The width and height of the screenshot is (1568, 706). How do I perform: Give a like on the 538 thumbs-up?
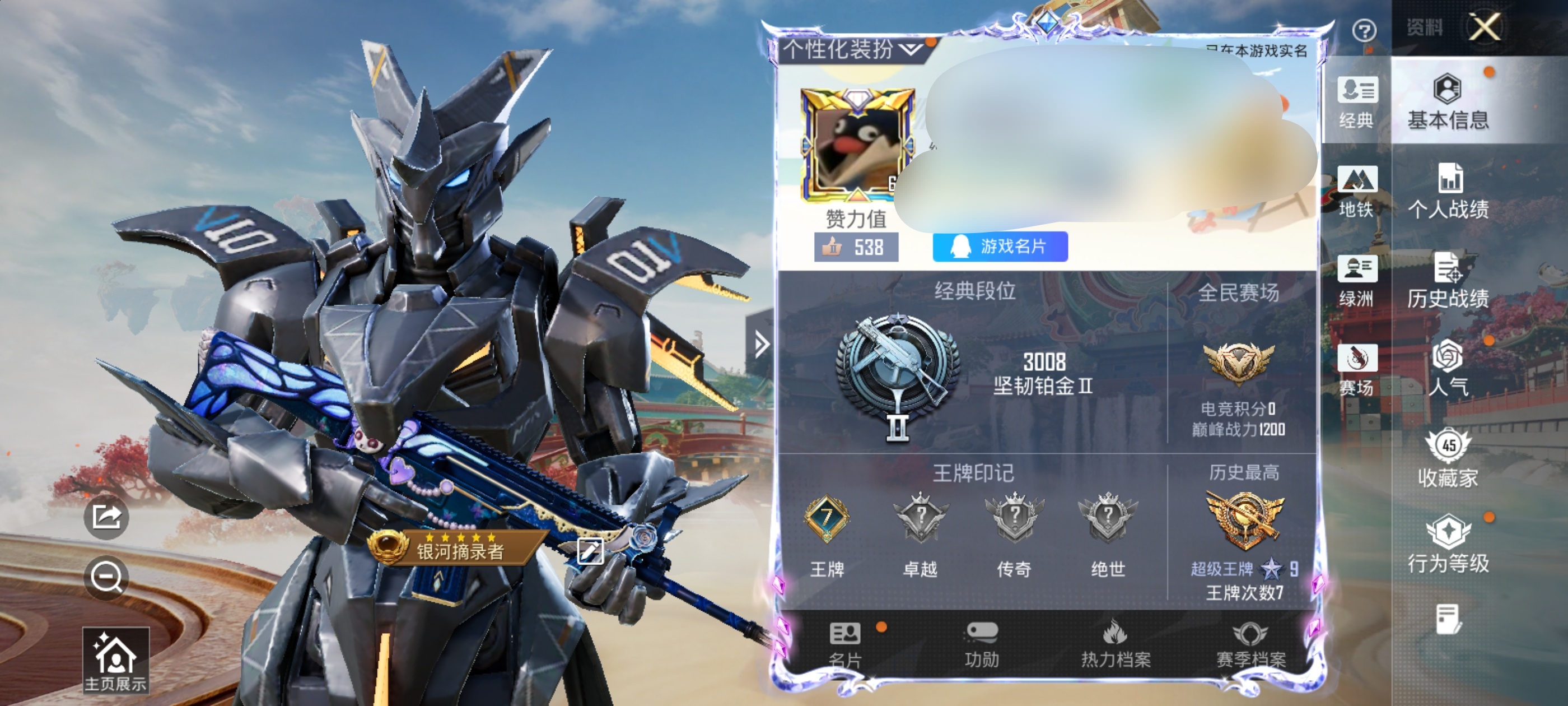855,247
